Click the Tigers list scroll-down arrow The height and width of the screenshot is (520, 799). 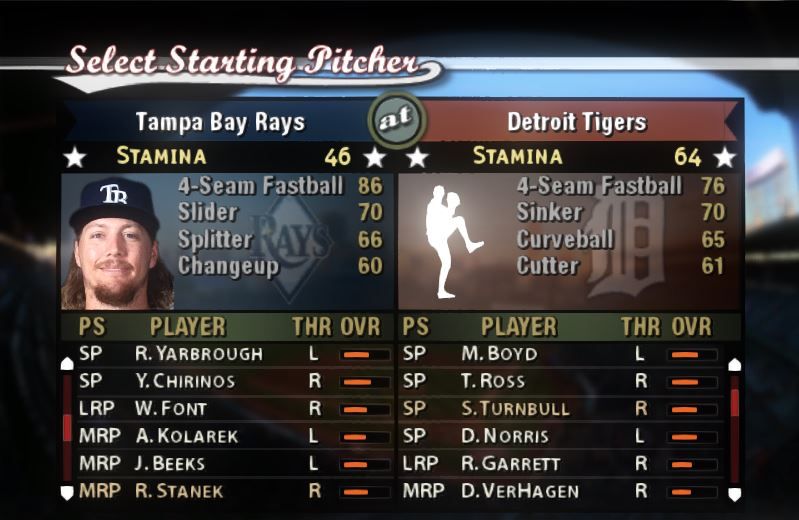point(734,493)
